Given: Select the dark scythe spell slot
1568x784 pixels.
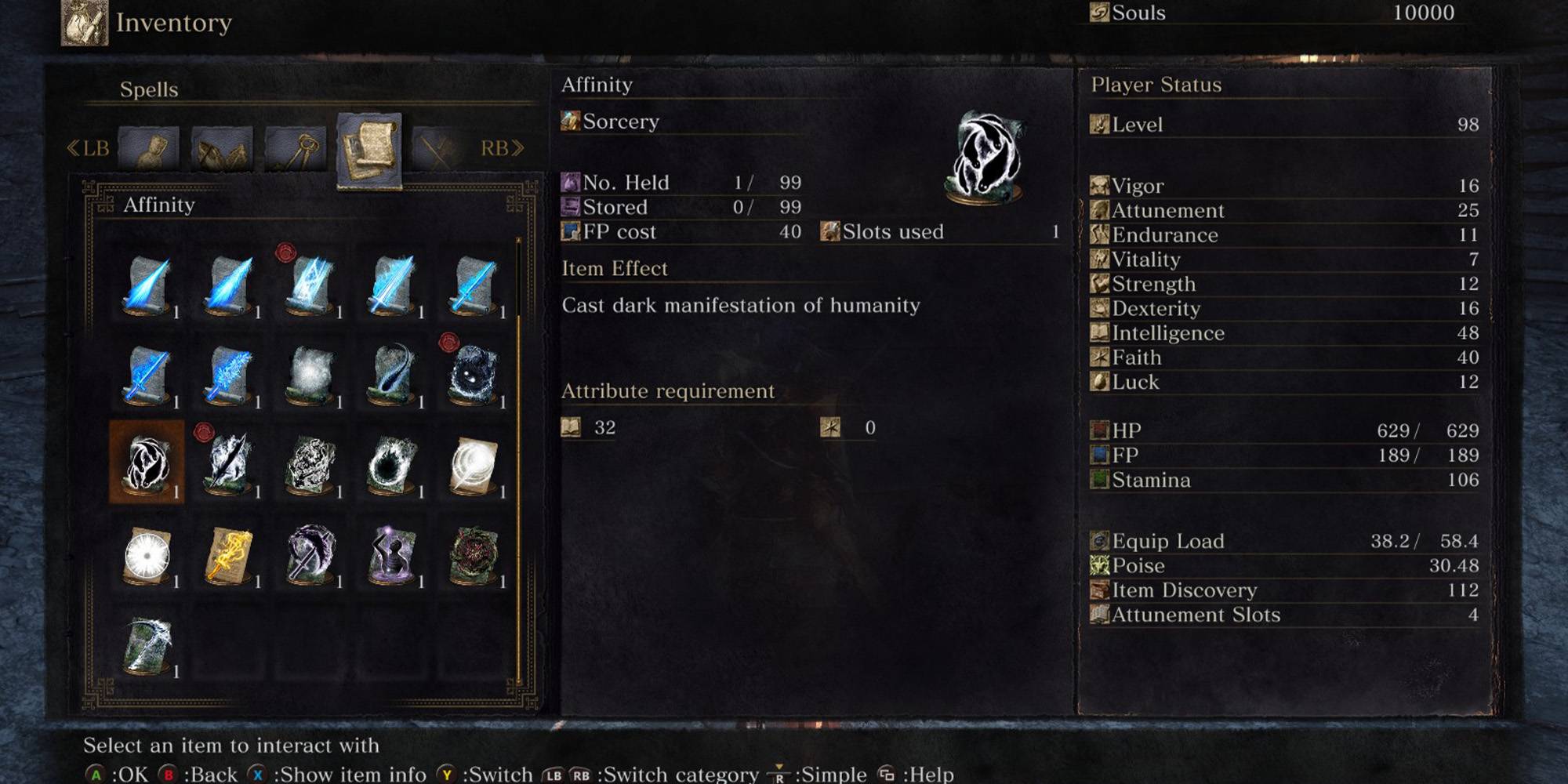Looking at the screenshot, I should click(x=310, y=554).
